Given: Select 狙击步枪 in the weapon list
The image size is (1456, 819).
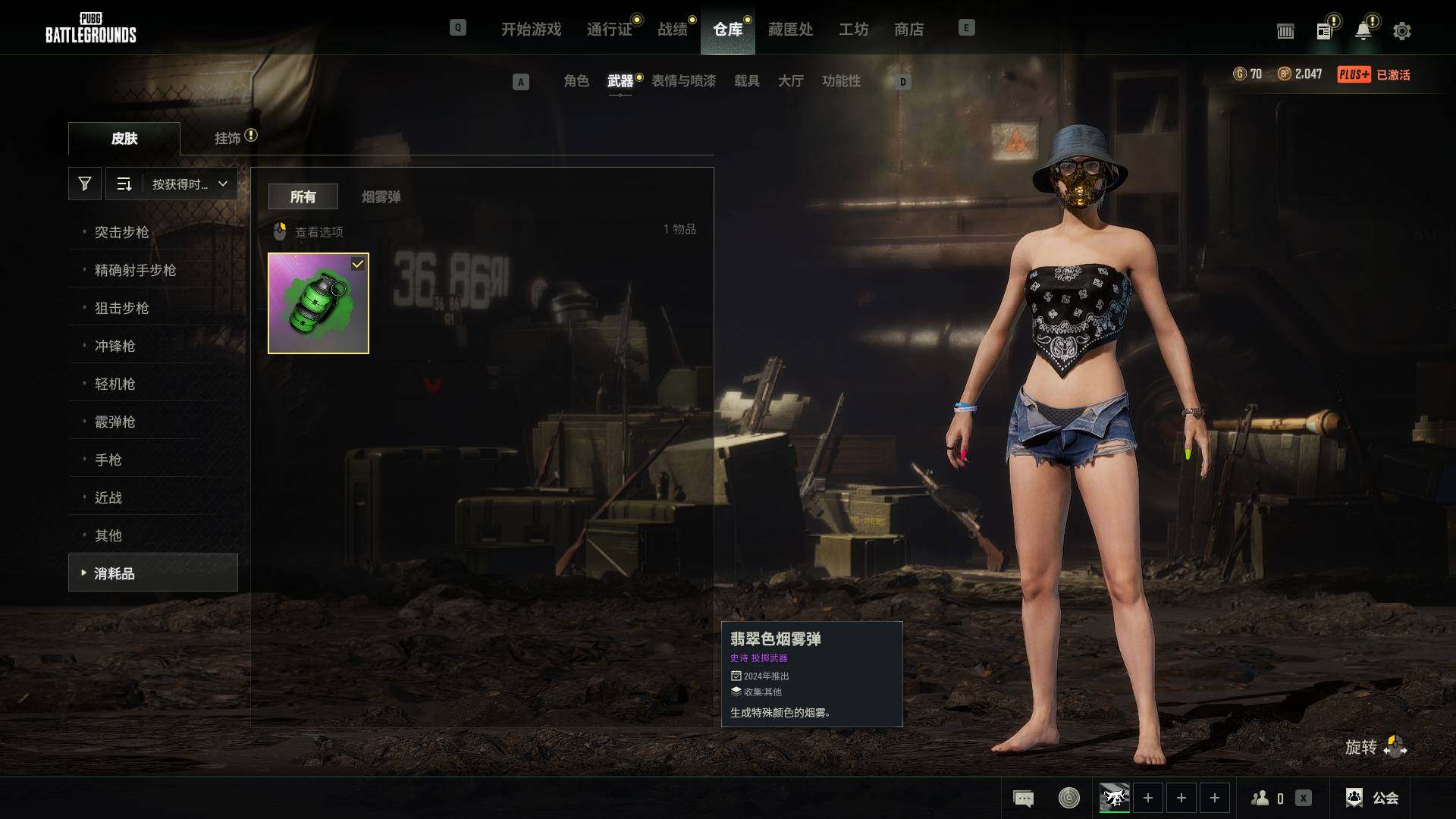Looking at the screenshot, I should [121, 308].
